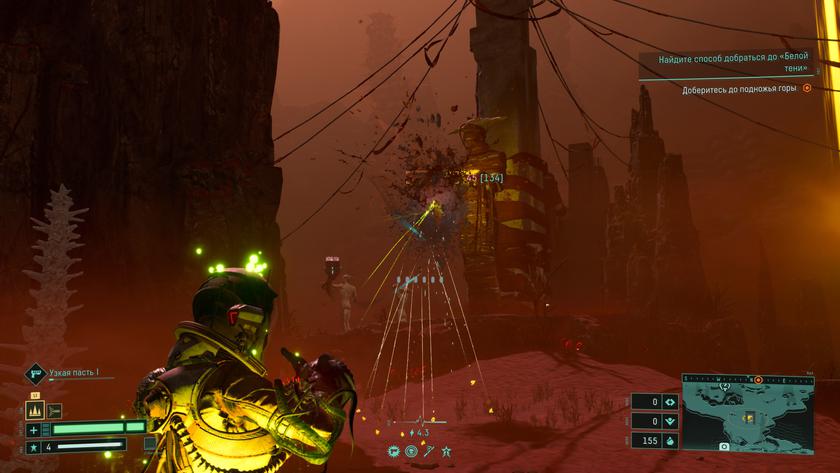Open the «Белой тени» quest objective
The image size is (840, 473).
click(734, 65)
